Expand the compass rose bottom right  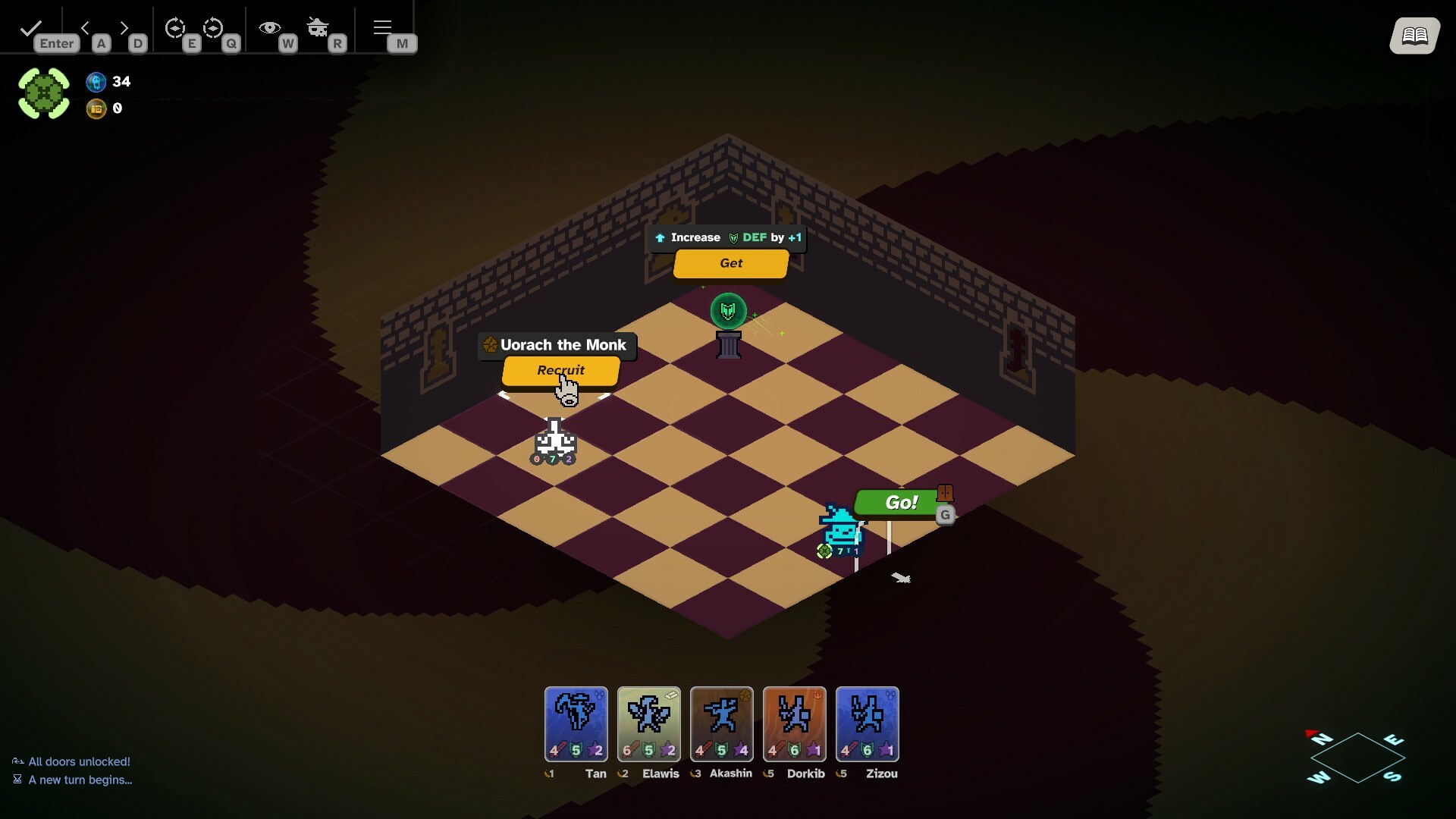click(x=1356, y=758)
